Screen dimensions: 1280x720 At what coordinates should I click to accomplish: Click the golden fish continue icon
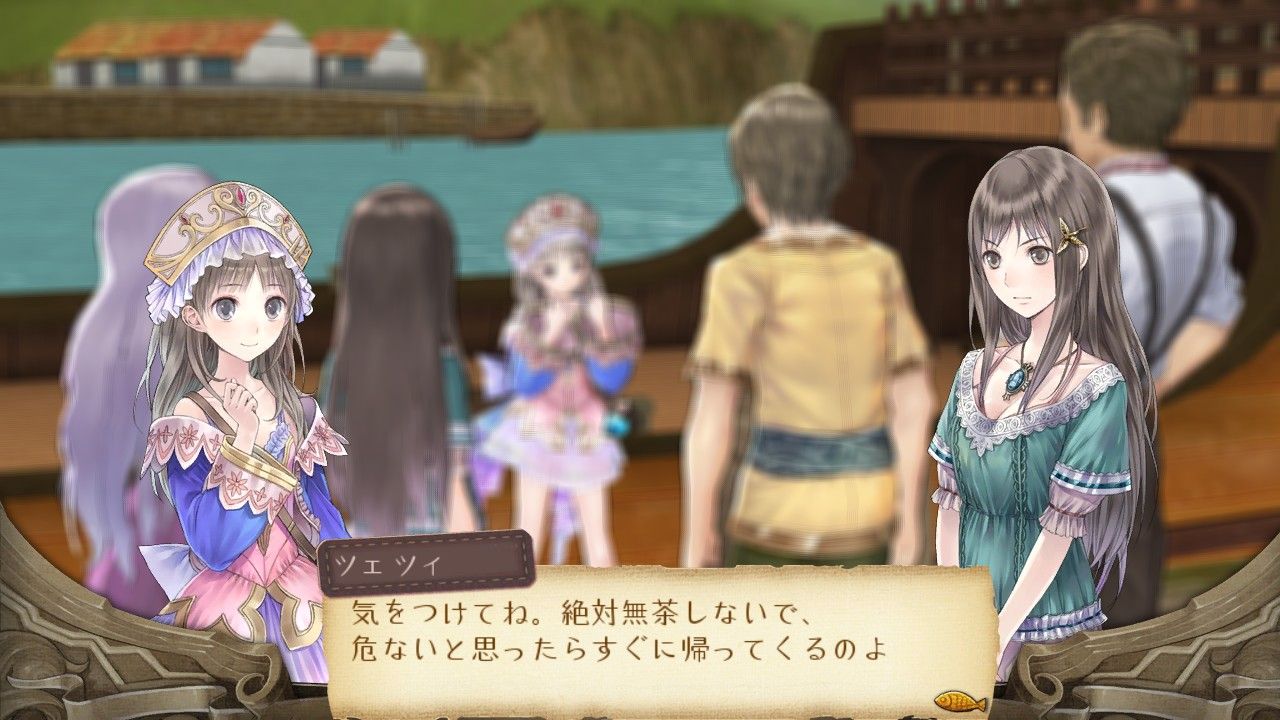pyautogui.click(x=960, y=701)
